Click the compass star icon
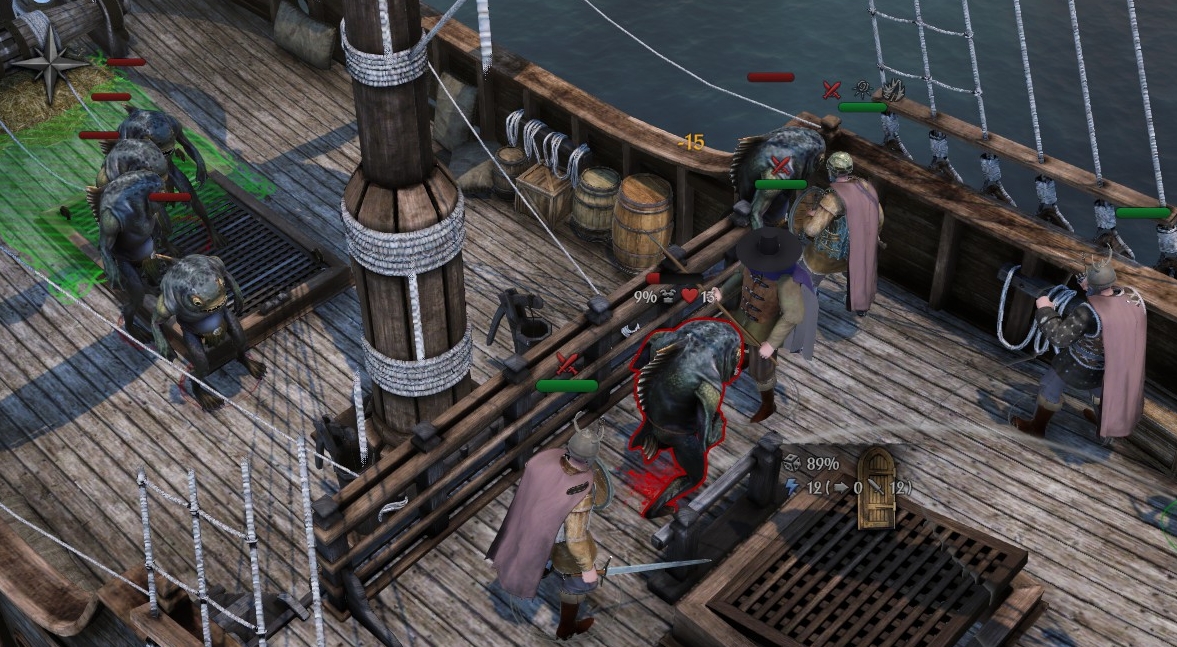1177x647 pixels. 49,62
